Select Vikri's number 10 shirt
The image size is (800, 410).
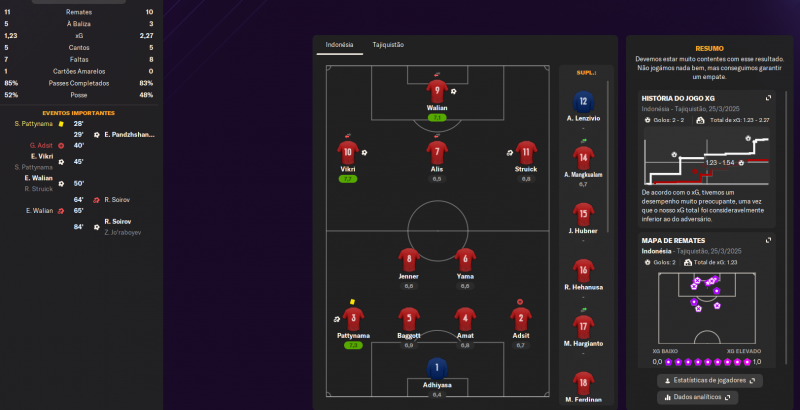(x=348, y=152)
